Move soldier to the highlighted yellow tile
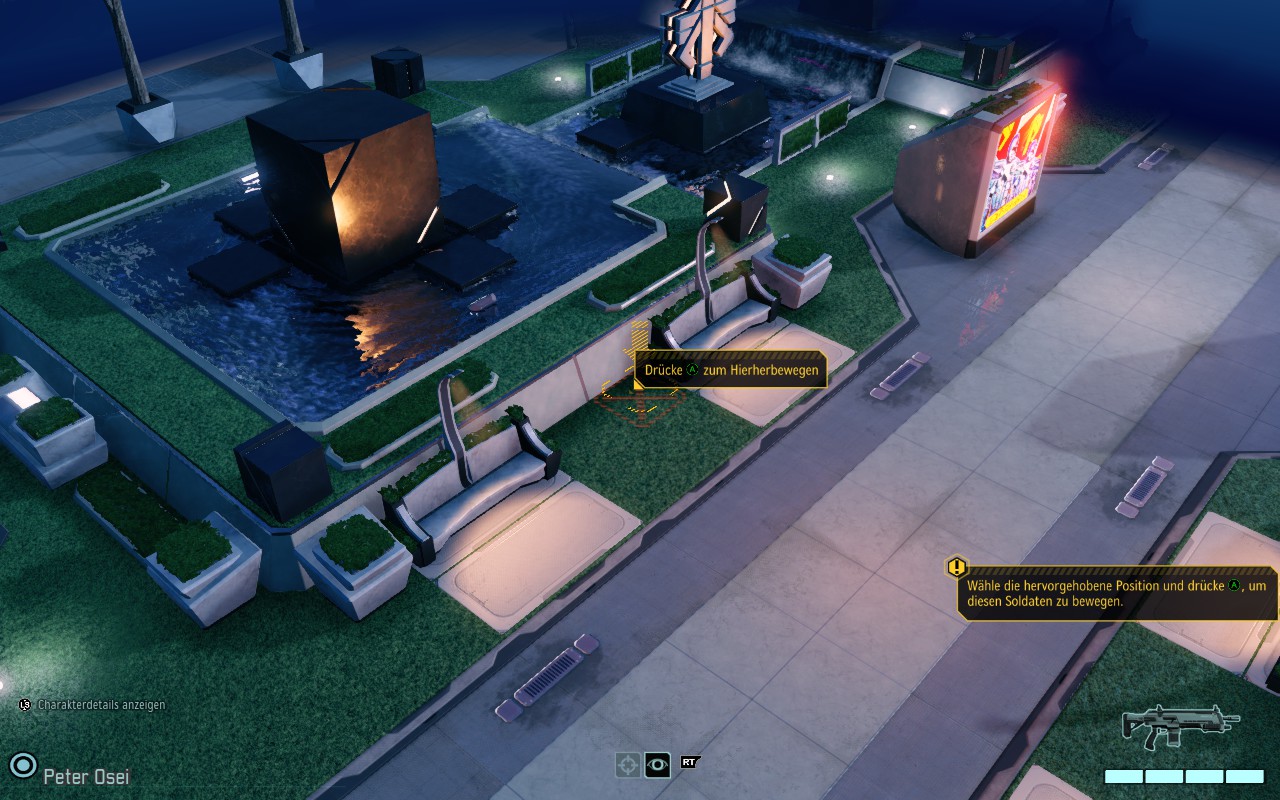Image resolution: width=1280 pixels, height=800 pixels. (x=636, y=398)
